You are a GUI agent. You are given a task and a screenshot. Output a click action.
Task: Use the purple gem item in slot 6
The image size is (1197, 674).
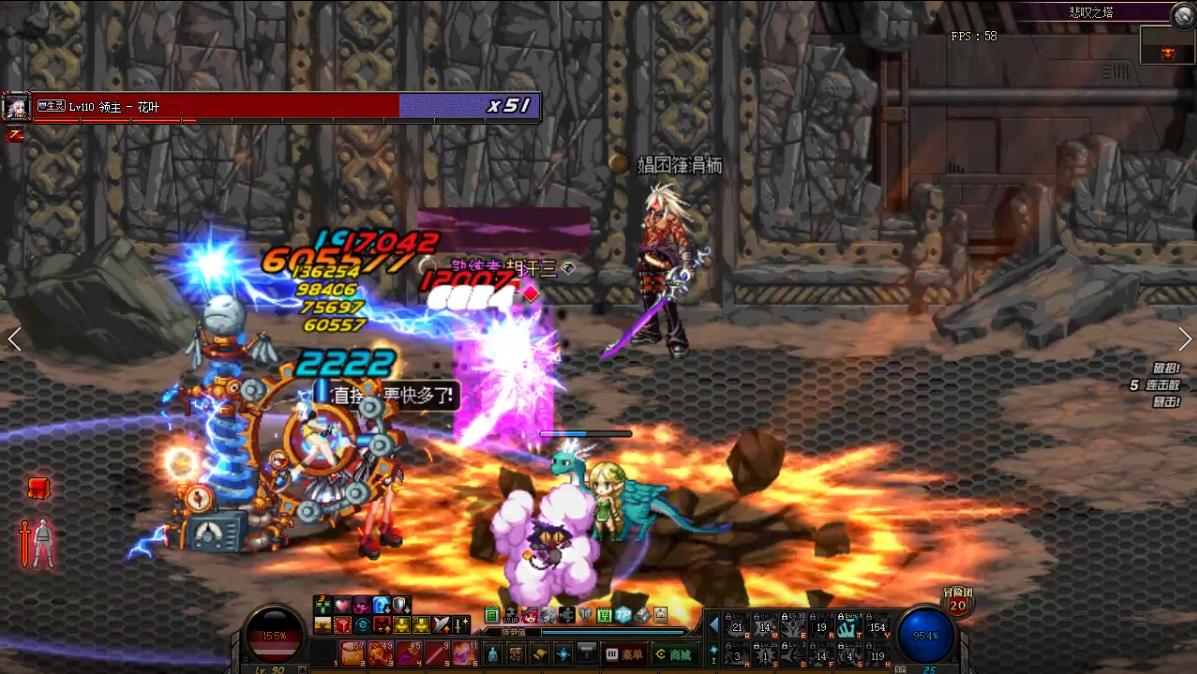pos(465,653)
